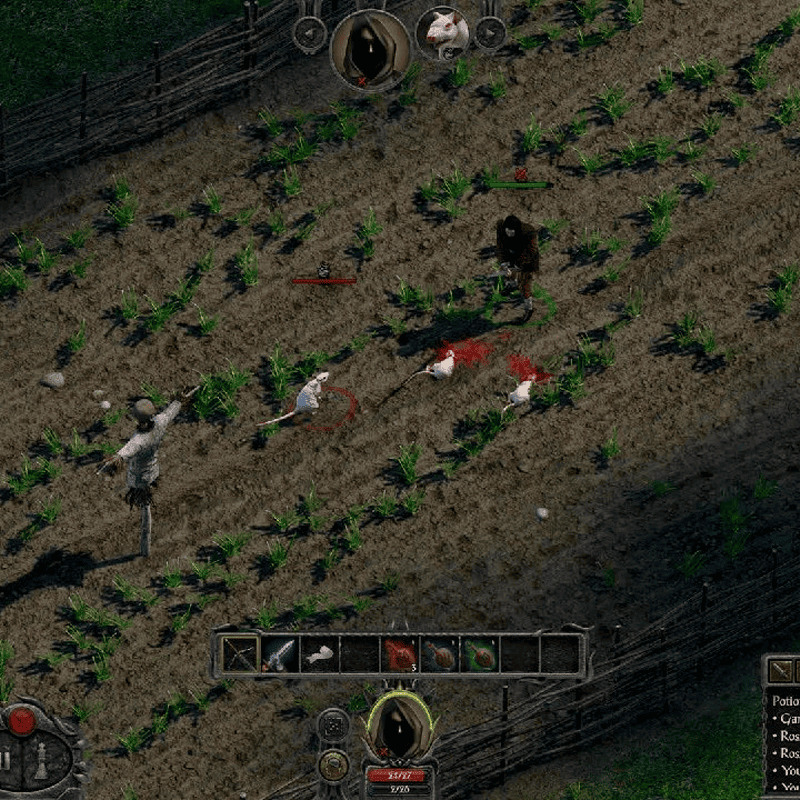Use the brown round flask hotbar item
The image size is (800, 800).
point(440,654)
